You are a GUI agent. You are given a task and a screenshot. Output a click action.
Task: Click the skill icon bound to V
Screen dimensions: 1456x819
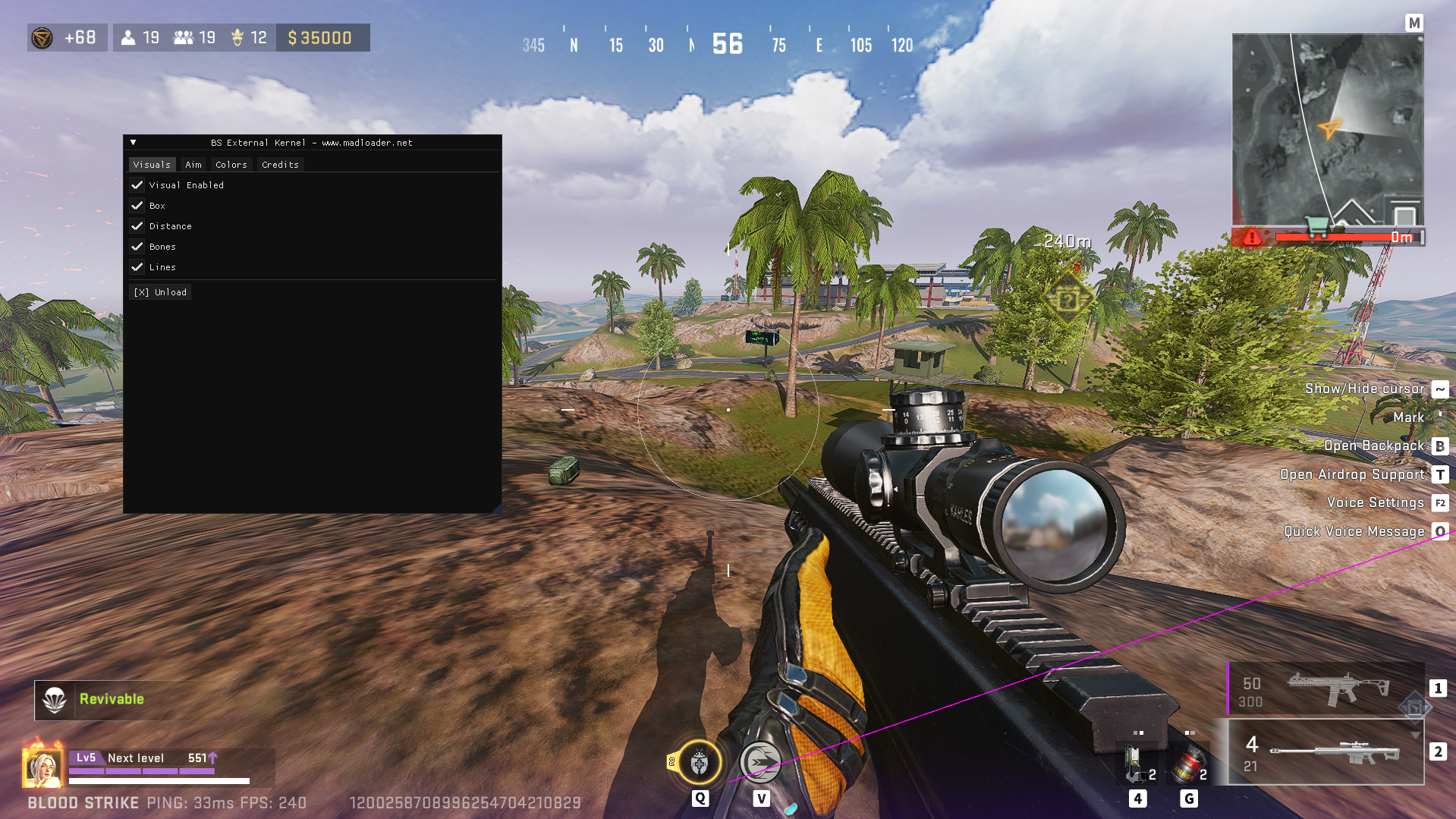click(762, 762)
